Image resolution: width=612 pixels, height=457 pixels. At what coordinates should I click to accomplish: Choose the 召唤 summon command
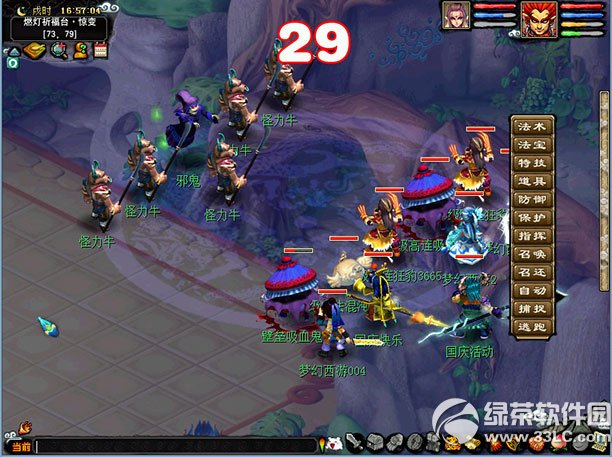point(531,253)
